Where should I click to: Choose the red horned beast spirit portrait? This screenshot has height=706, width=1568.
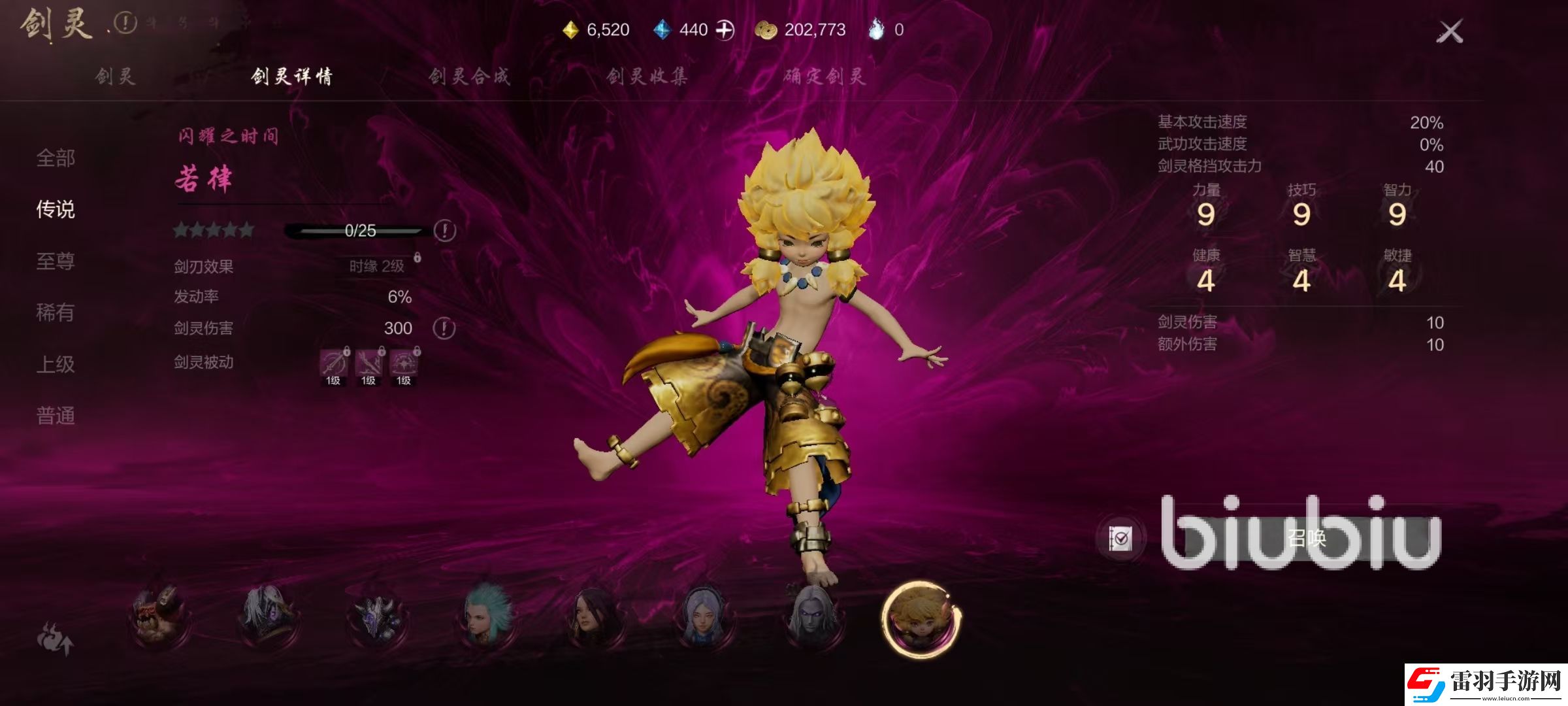(x=159, y=616)
